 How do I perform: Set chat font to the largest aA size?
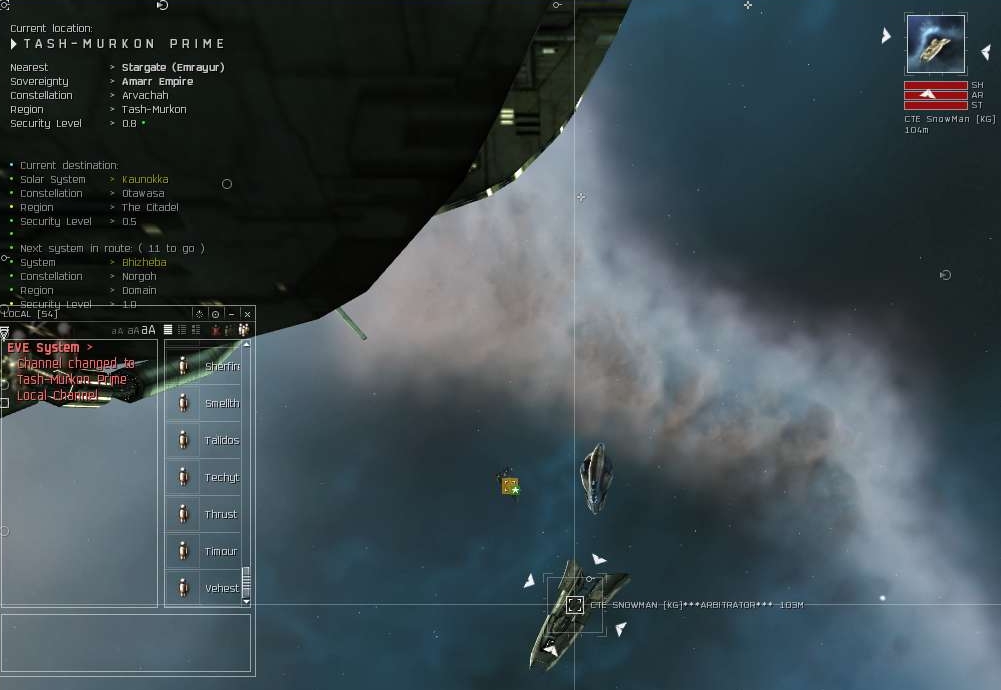148,330
